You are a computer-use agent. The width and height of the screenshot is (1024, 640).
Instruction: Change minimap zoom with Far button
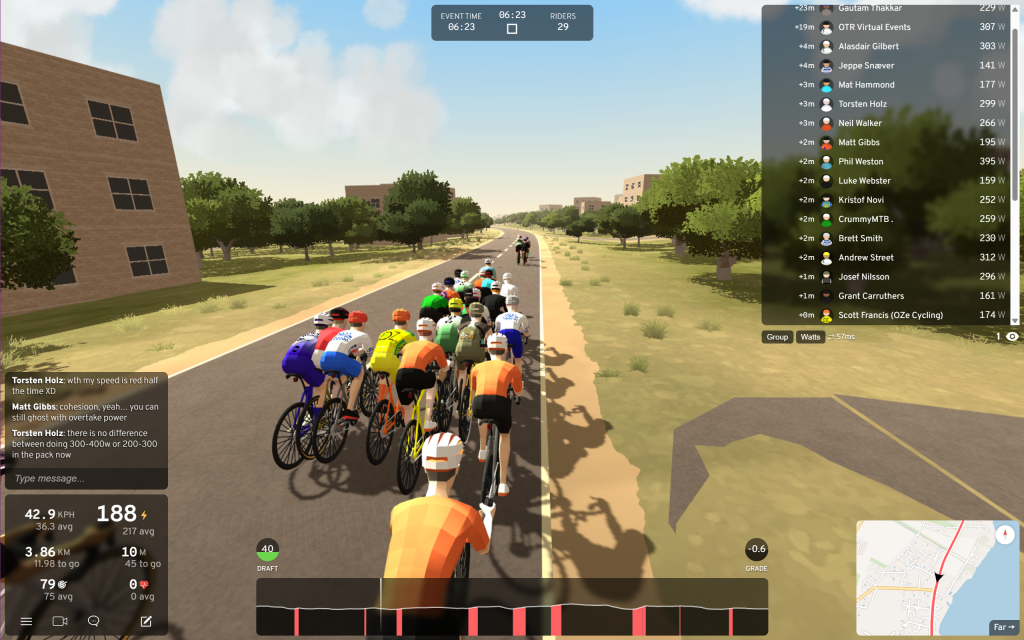coord(1002,627)
